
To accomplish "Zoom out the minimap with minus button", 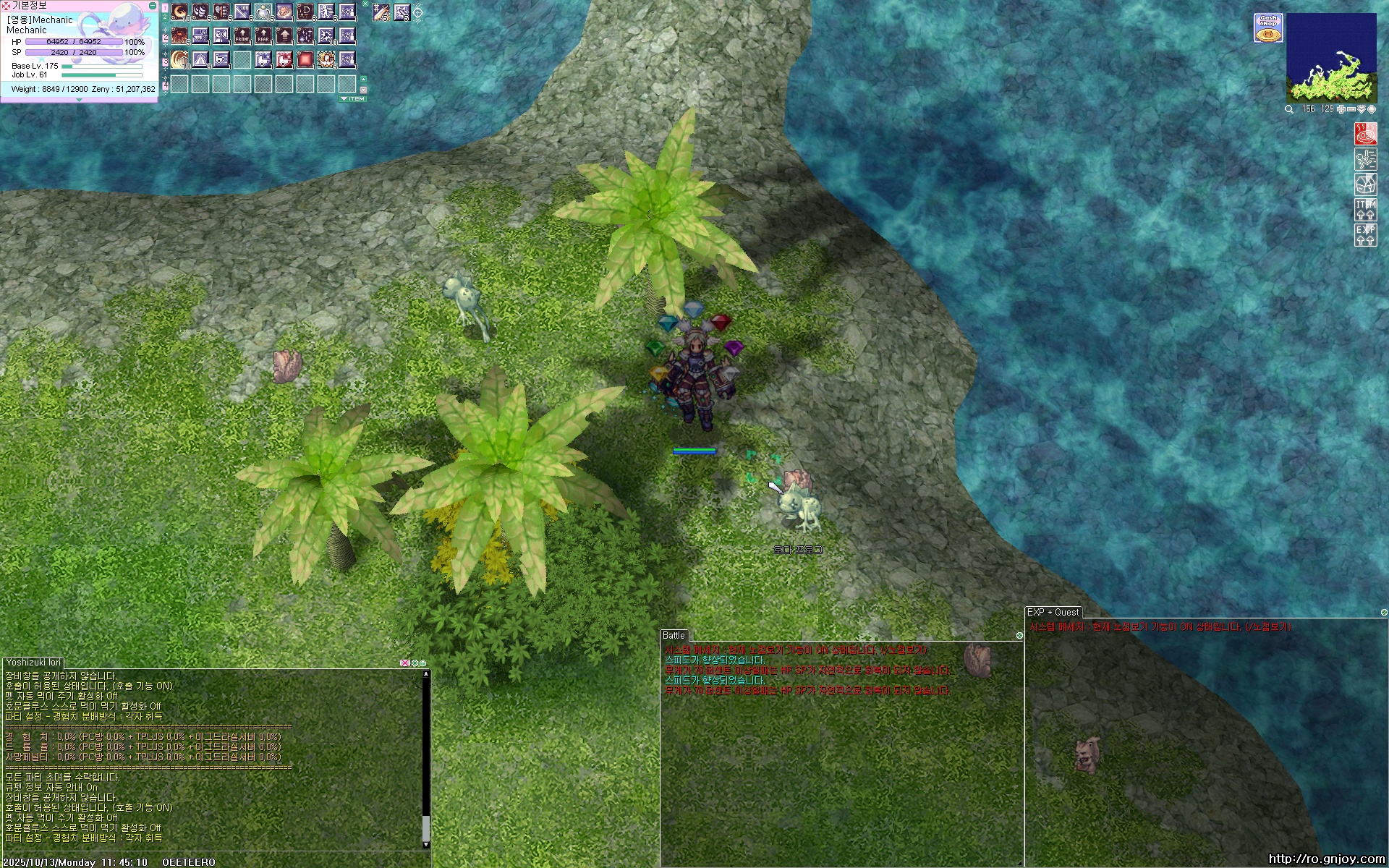I will click(1351, 109).
